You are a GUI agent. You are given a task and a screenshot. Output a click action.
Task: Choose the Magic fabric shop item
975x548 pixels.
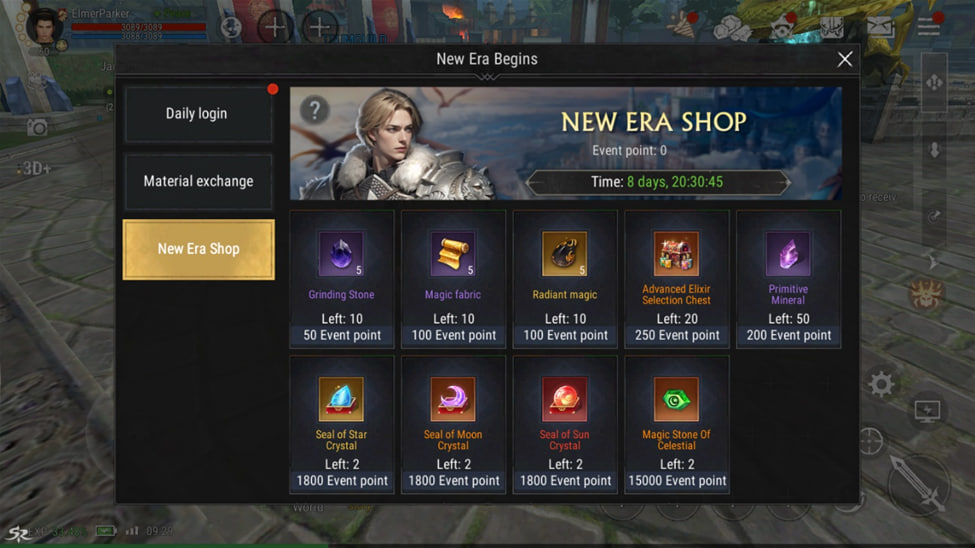[x=453, y=278]
